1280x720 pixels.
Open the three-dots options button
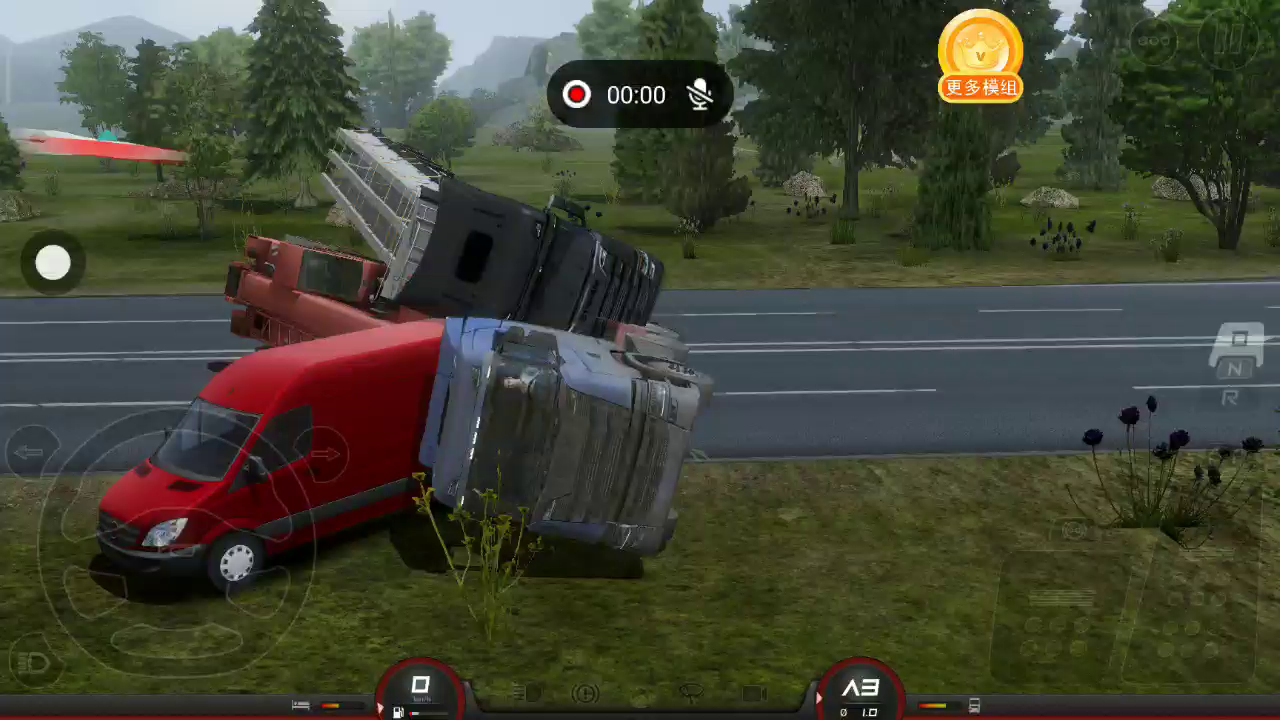coord(1153,40)
